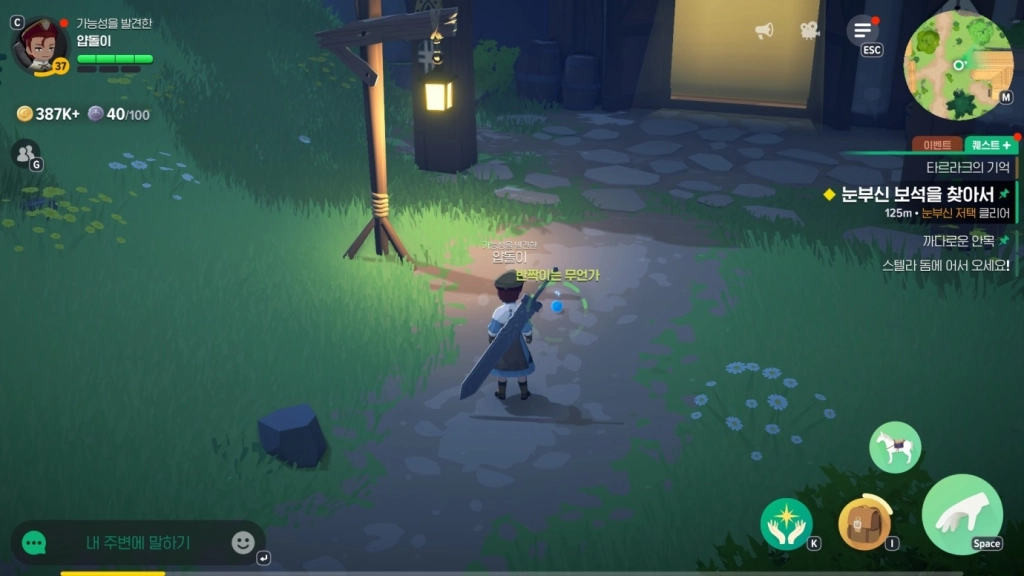Image resolution: width=1024 pixels, height=576 pixels.
Task: Click the gold coin 387K+ currency
Action: click(49, 114)
